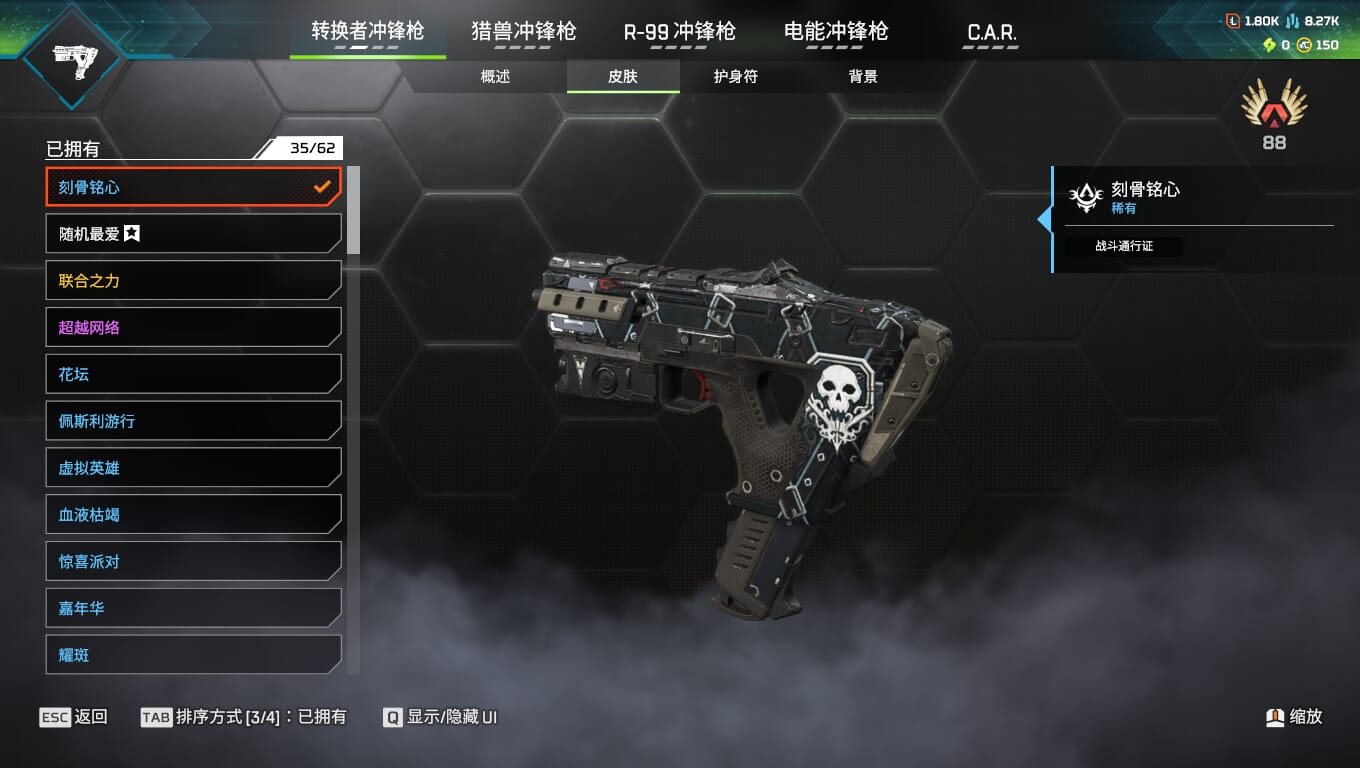Switch to the 背景 sub-tab

tap(863, 77)
